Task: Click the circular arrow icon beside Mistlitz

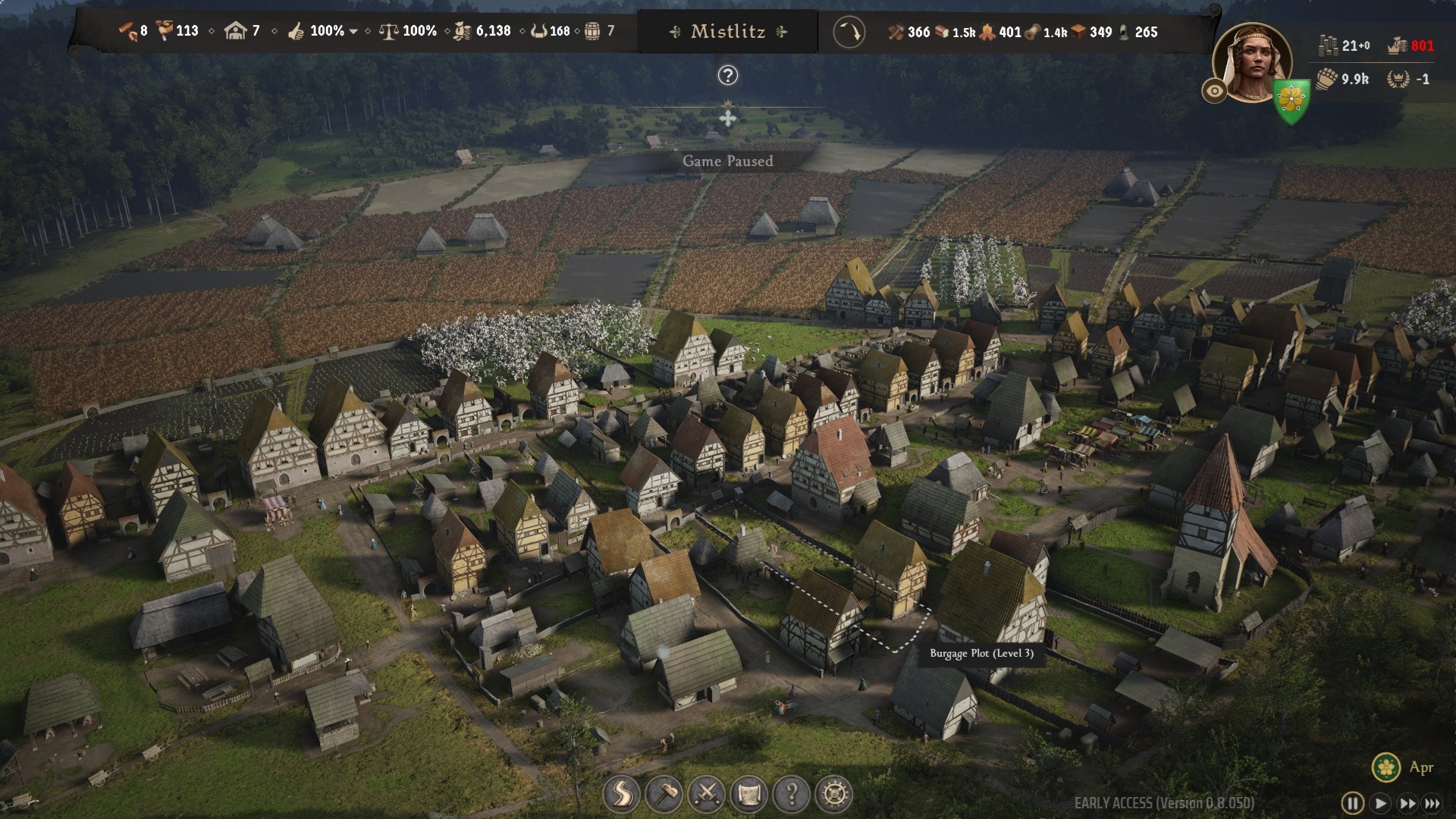Action: pos(849,32)
